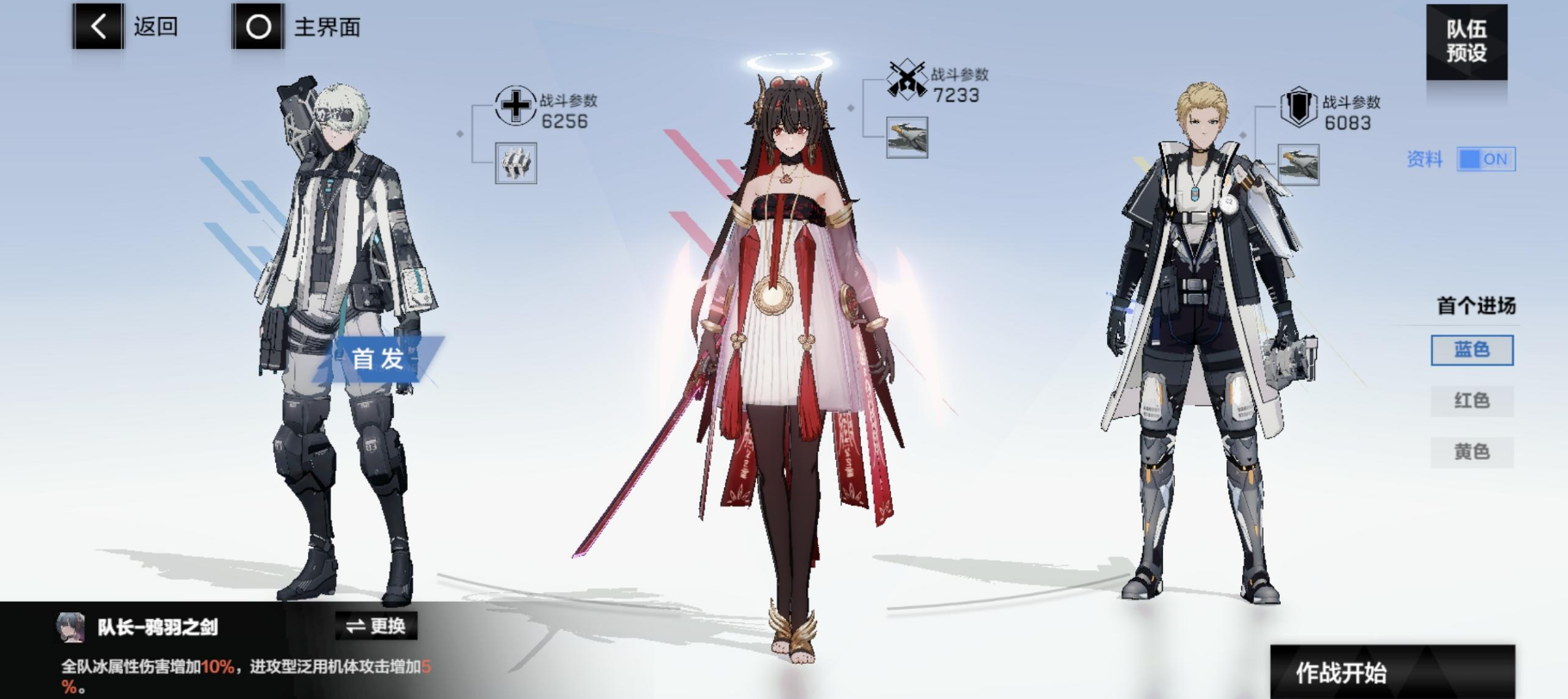Select 红色 under 首个进场
1568x699 pixels.
[1472, 400]
